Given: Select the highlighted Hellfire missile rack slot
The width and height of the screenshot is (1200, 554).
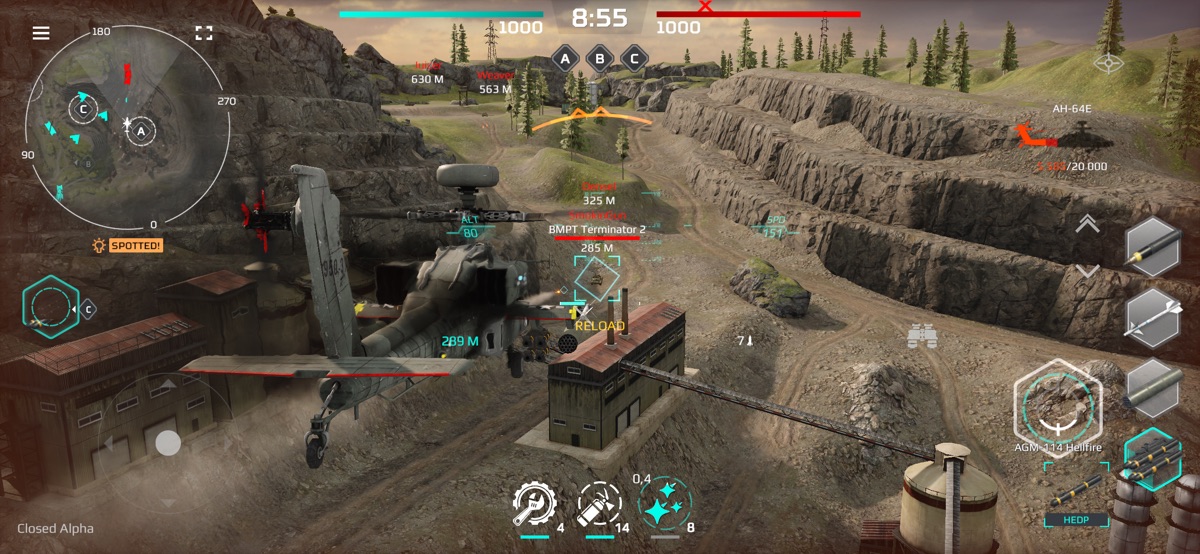Looking at the screenshot, I should pyautogui.click(x=1153, y=459).
